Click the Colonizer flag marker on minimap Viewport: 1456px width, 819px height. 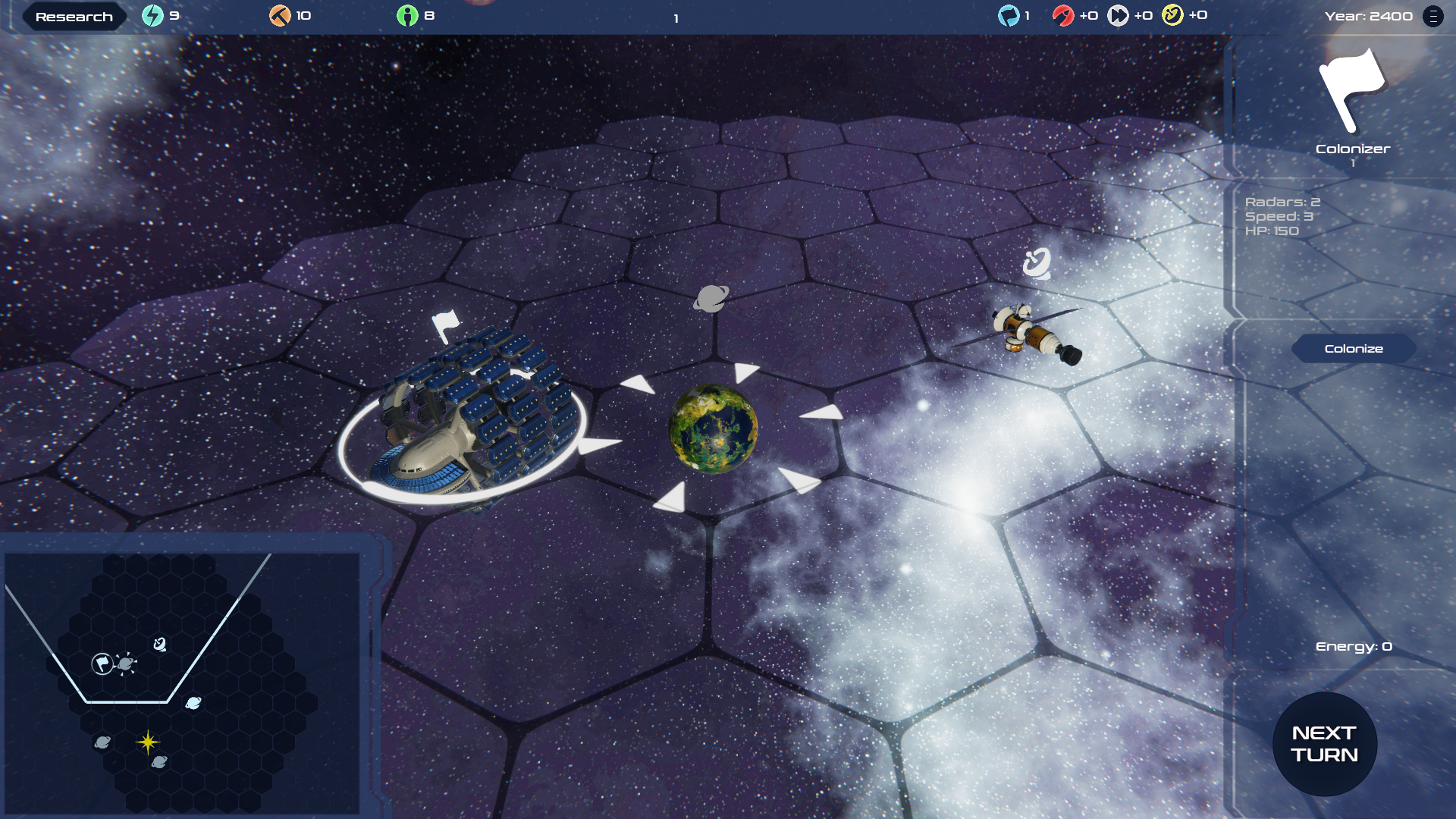point(102,664)
